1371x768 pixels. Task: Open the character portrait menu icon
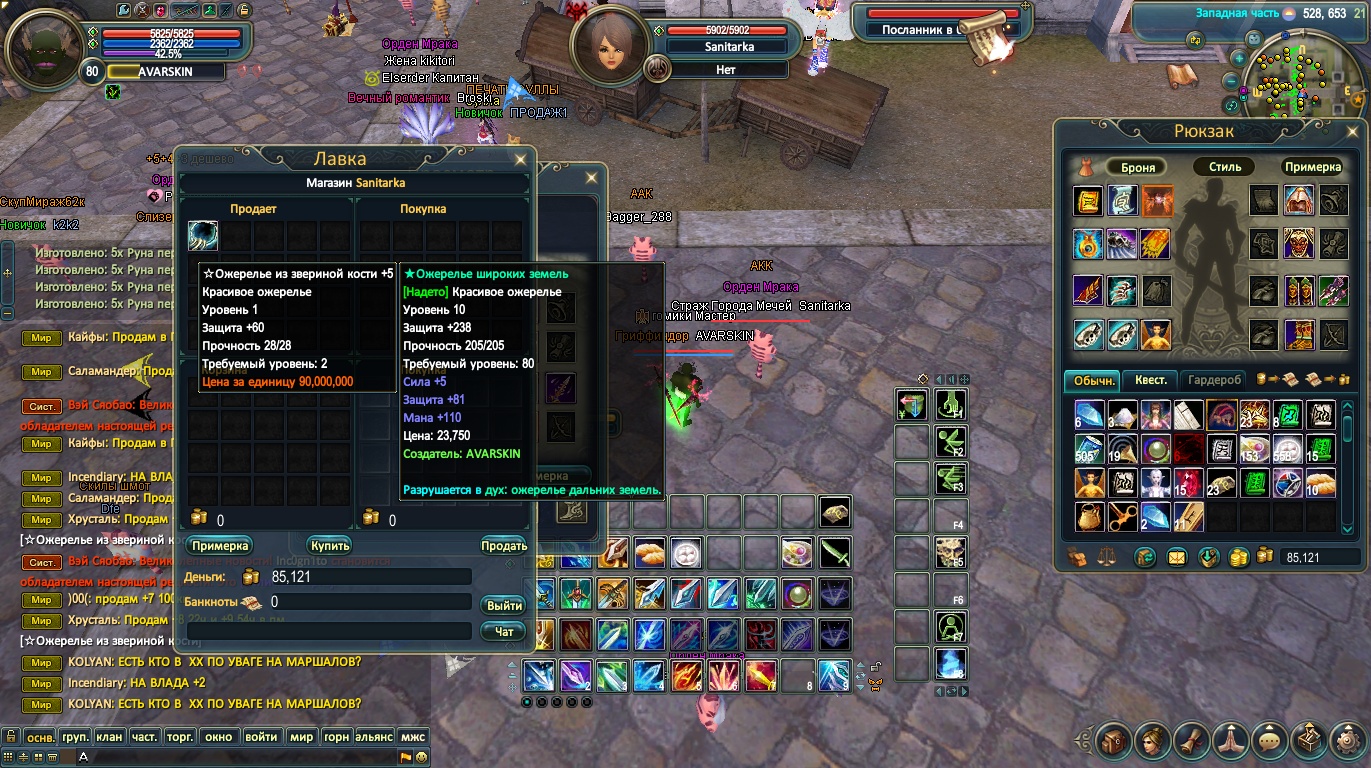(x=1151, y=741)
